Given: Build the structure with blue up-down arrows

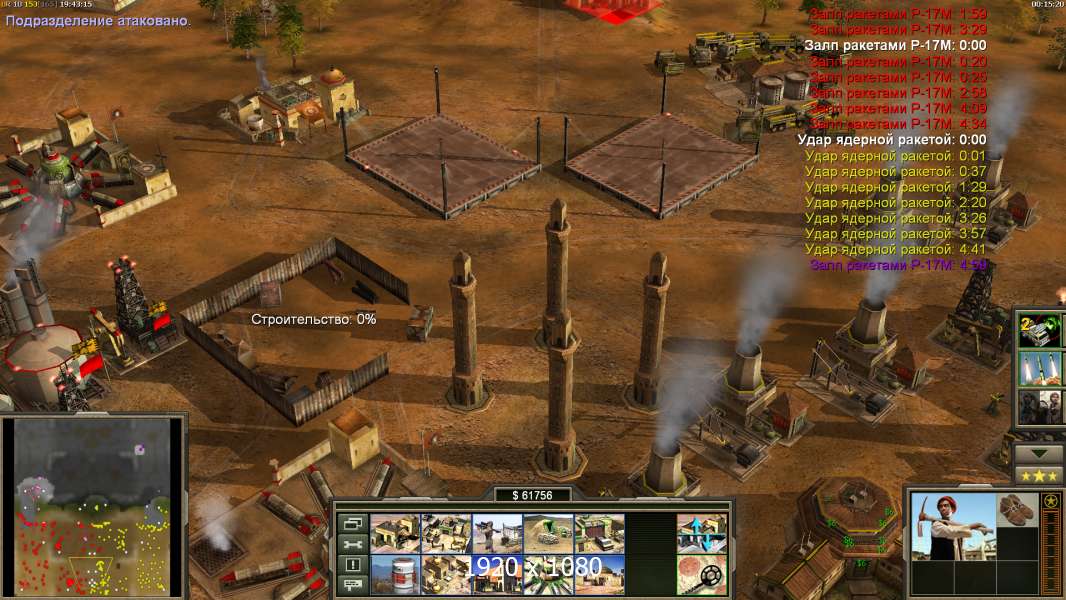Looking at the screenshot, I should tap(701, 533).
